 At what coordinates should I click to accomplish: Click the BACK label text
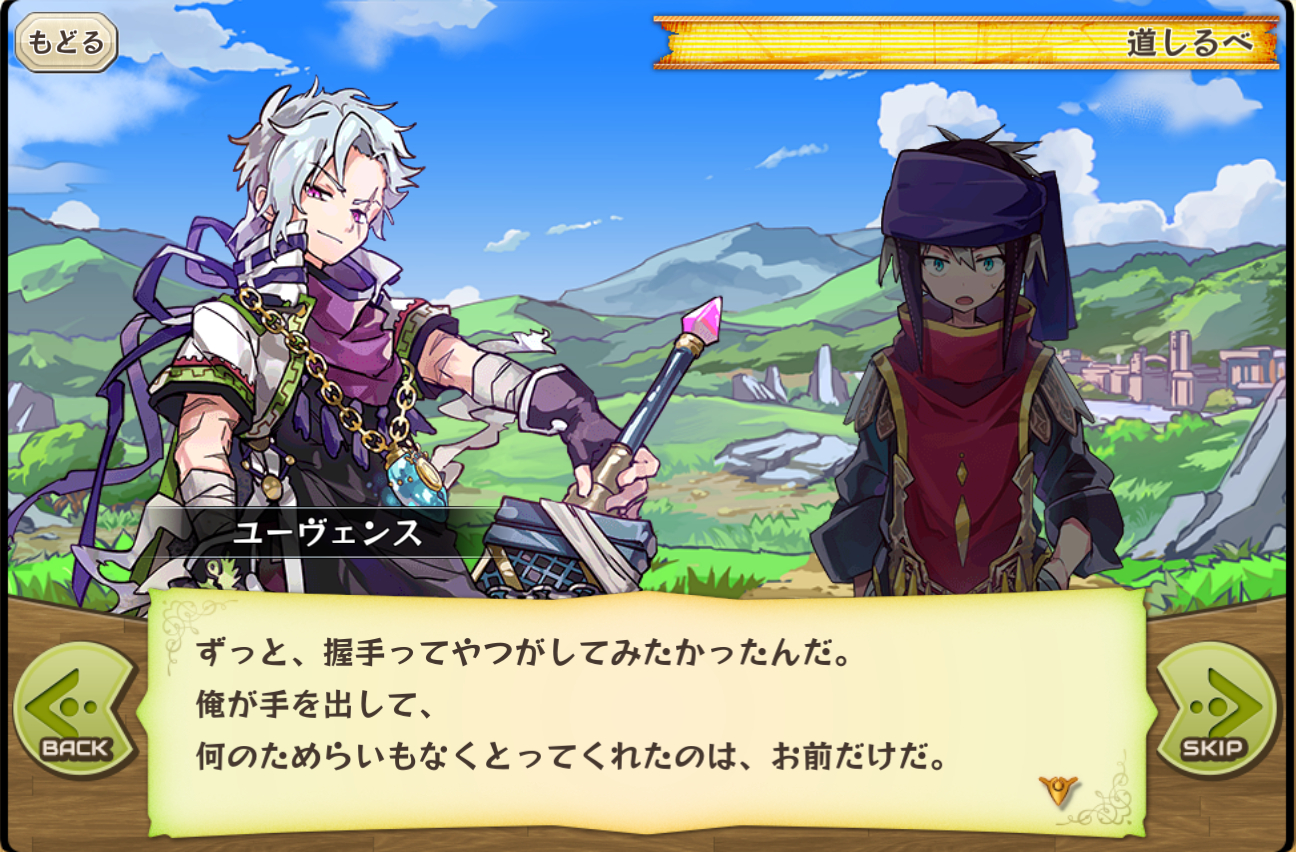pos(74,745)
